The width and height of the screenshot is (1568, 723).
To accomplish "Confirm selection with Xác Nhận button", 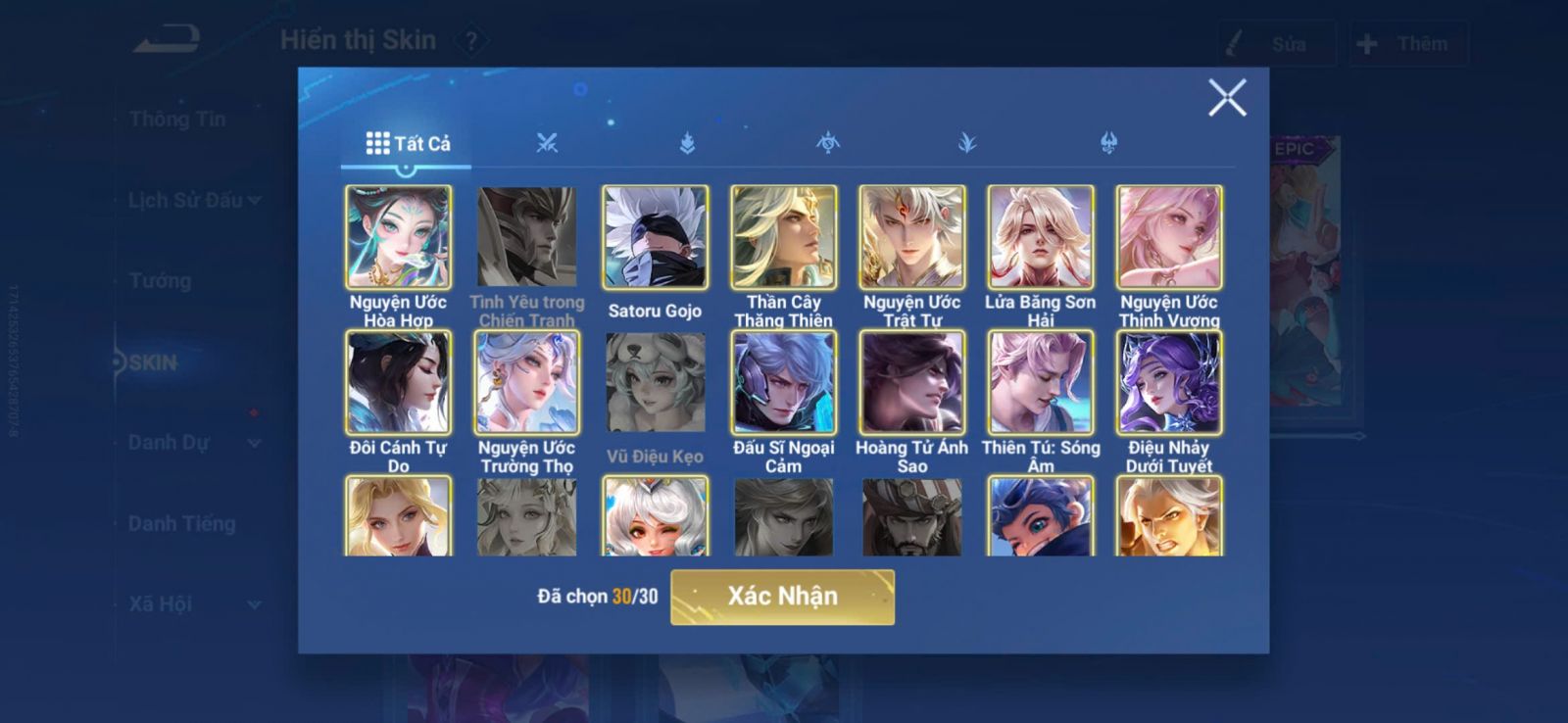I will click(x=782, y=597).
